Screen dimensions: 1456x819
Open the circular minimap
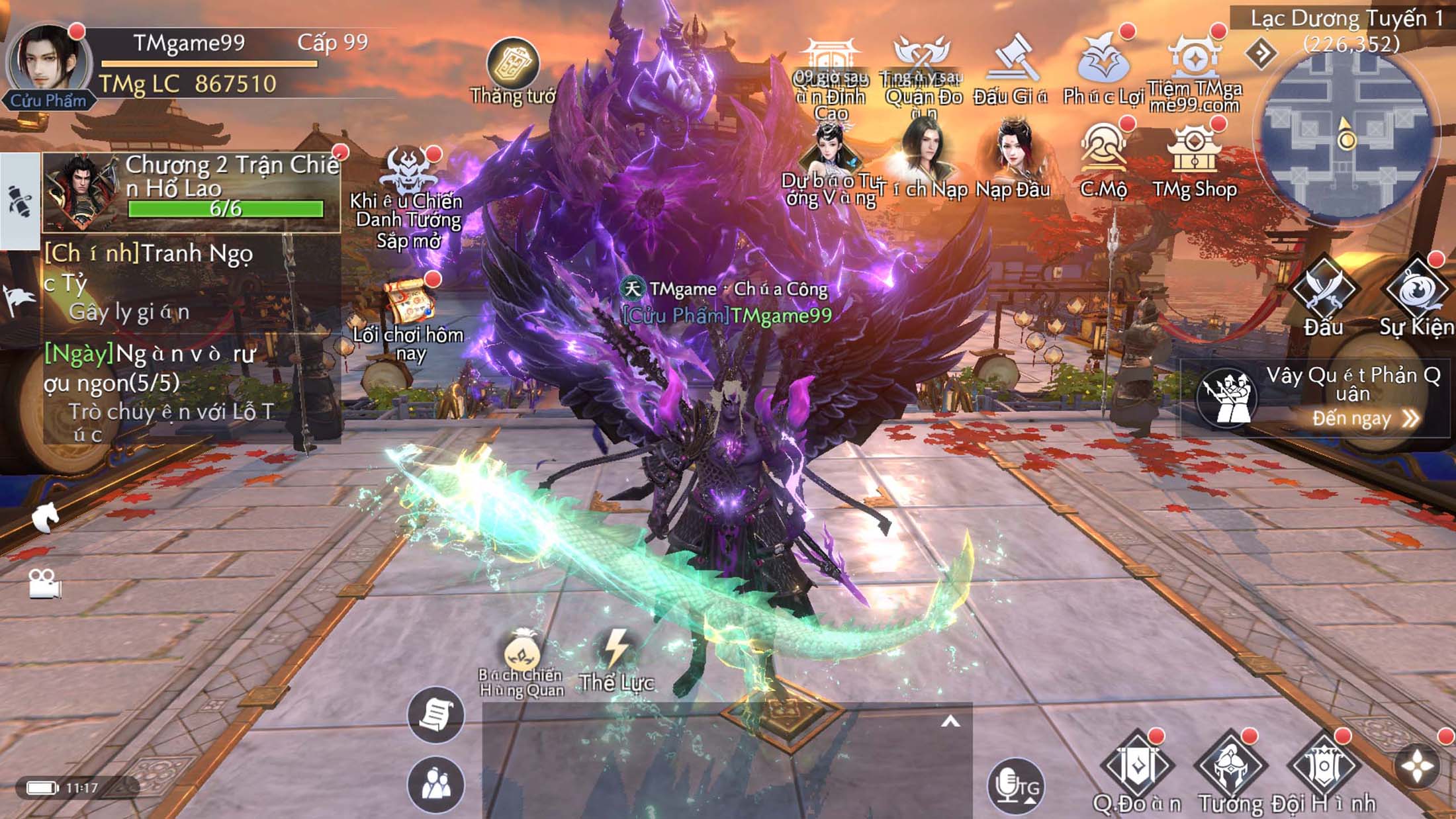click(1346, 136)
